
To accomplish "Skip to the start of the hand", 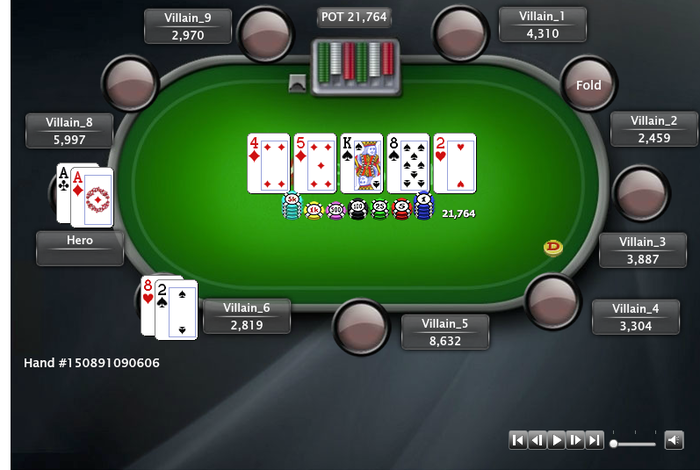I will [x=518, y=440].
